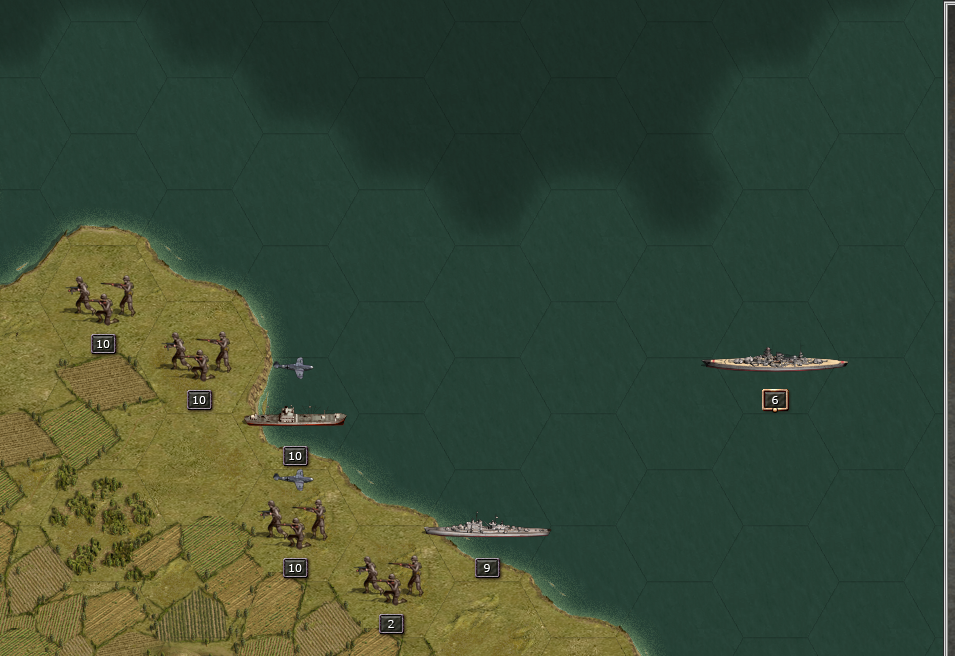The height and width of the screenshot is (656, 955).
Task: Select the battleship with strength 6
Action: click(774, 362)
